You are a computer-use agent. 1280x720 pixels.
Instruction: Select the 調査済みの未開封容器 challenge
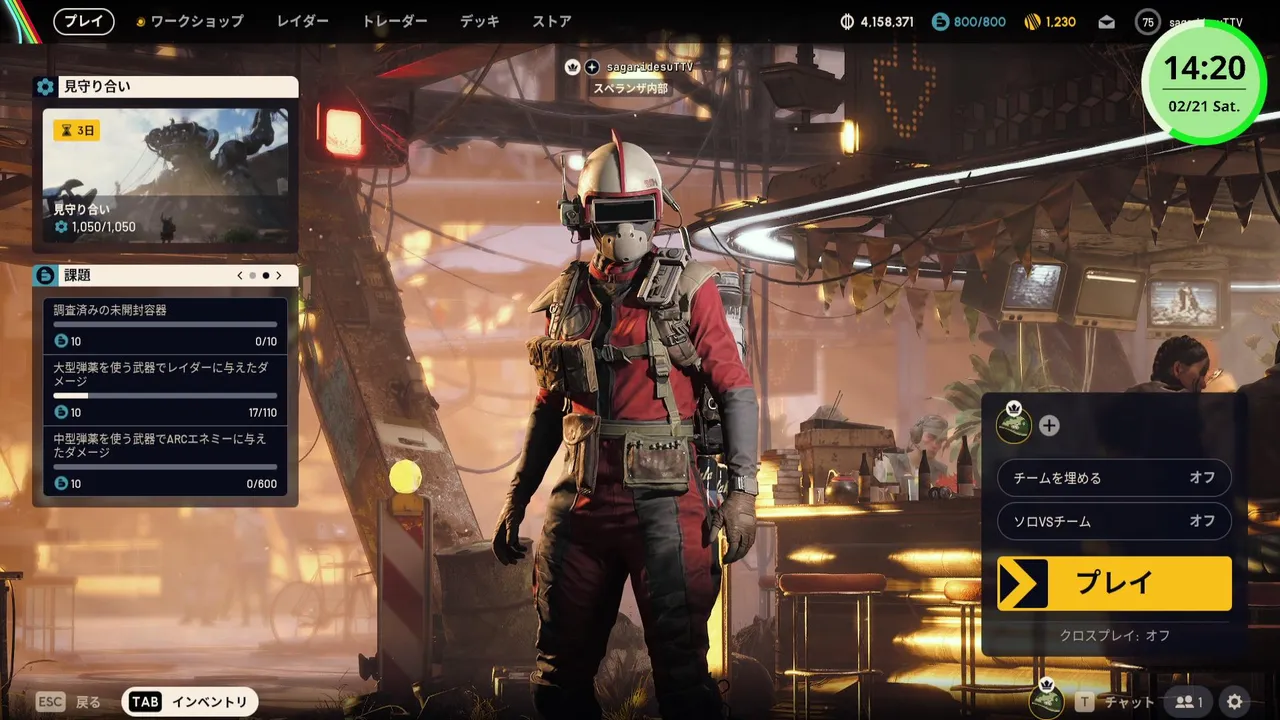(x=165, y=325)
